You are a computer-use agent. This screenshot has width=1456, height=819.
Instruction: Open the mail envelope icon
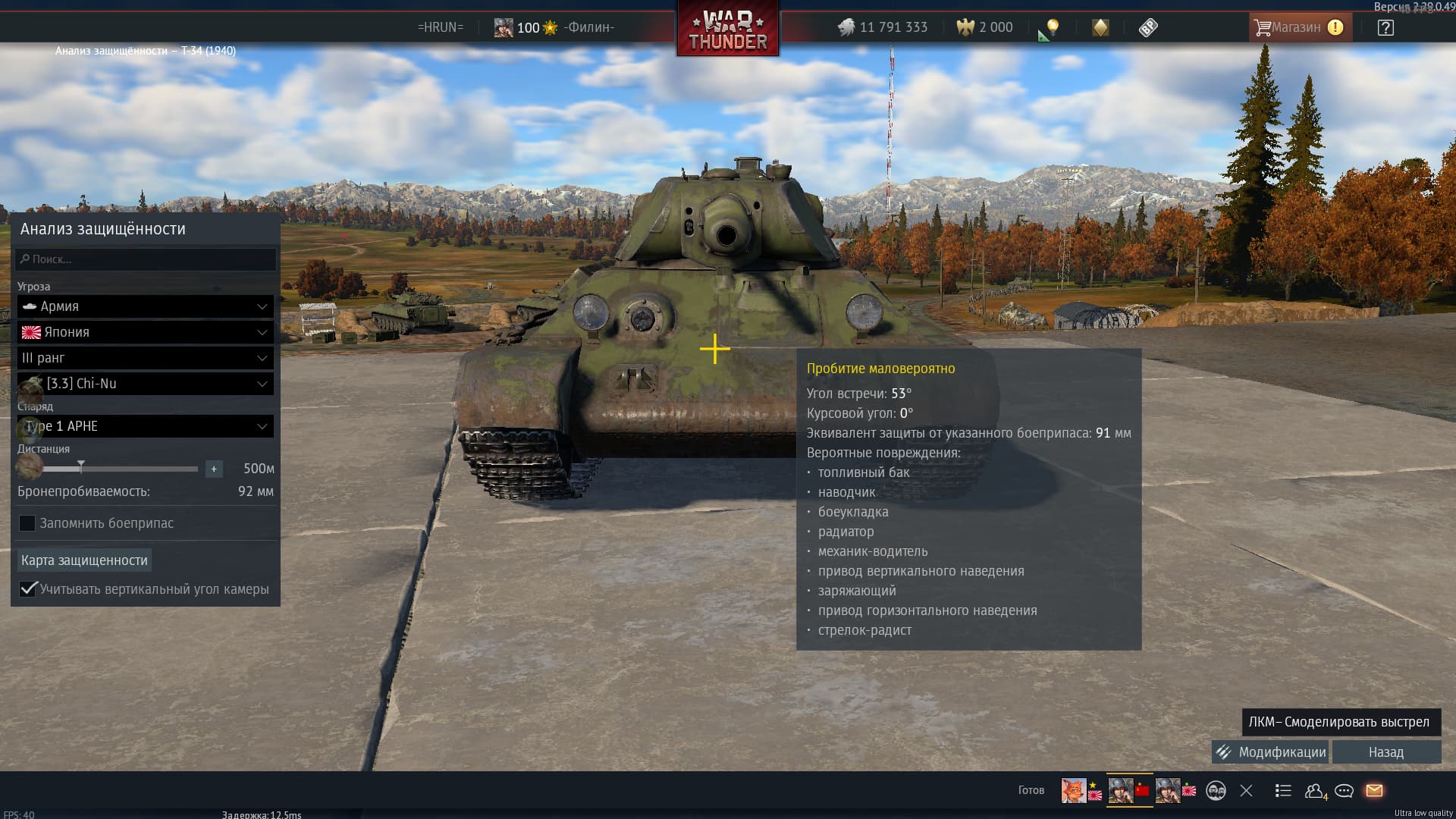pos(1374,790)
